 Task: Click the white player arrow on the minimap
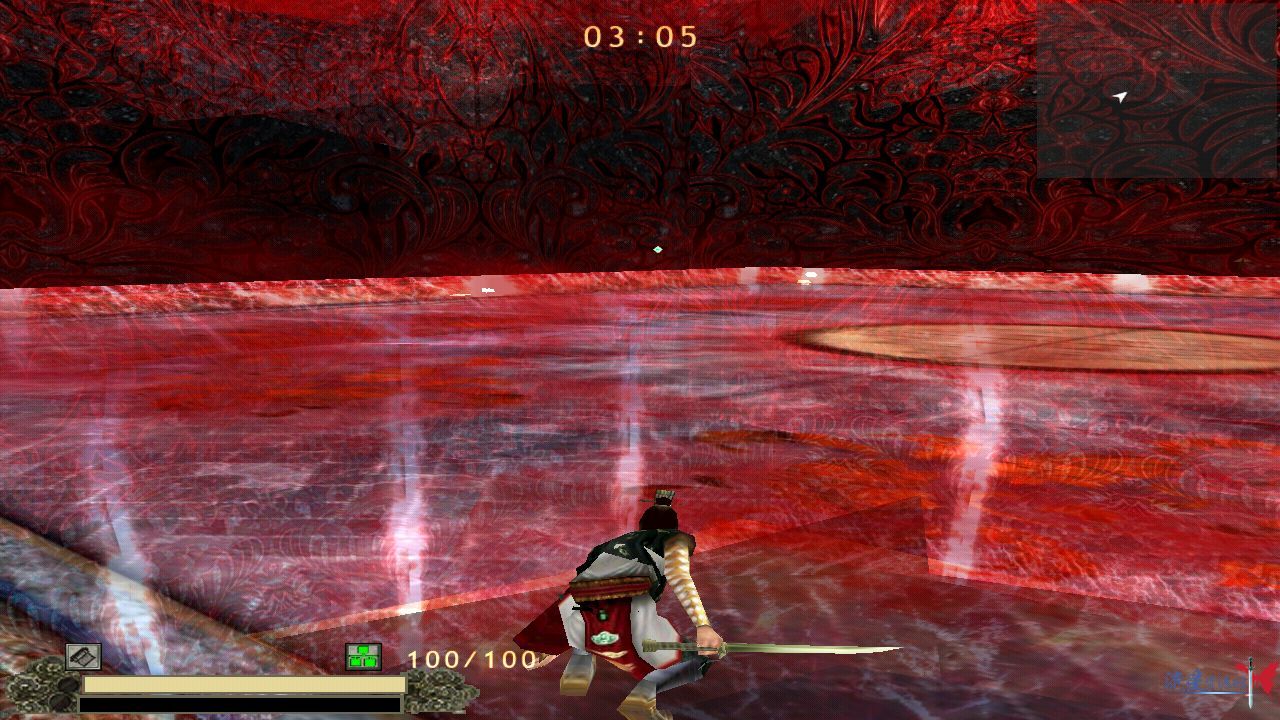(1120, 97)
